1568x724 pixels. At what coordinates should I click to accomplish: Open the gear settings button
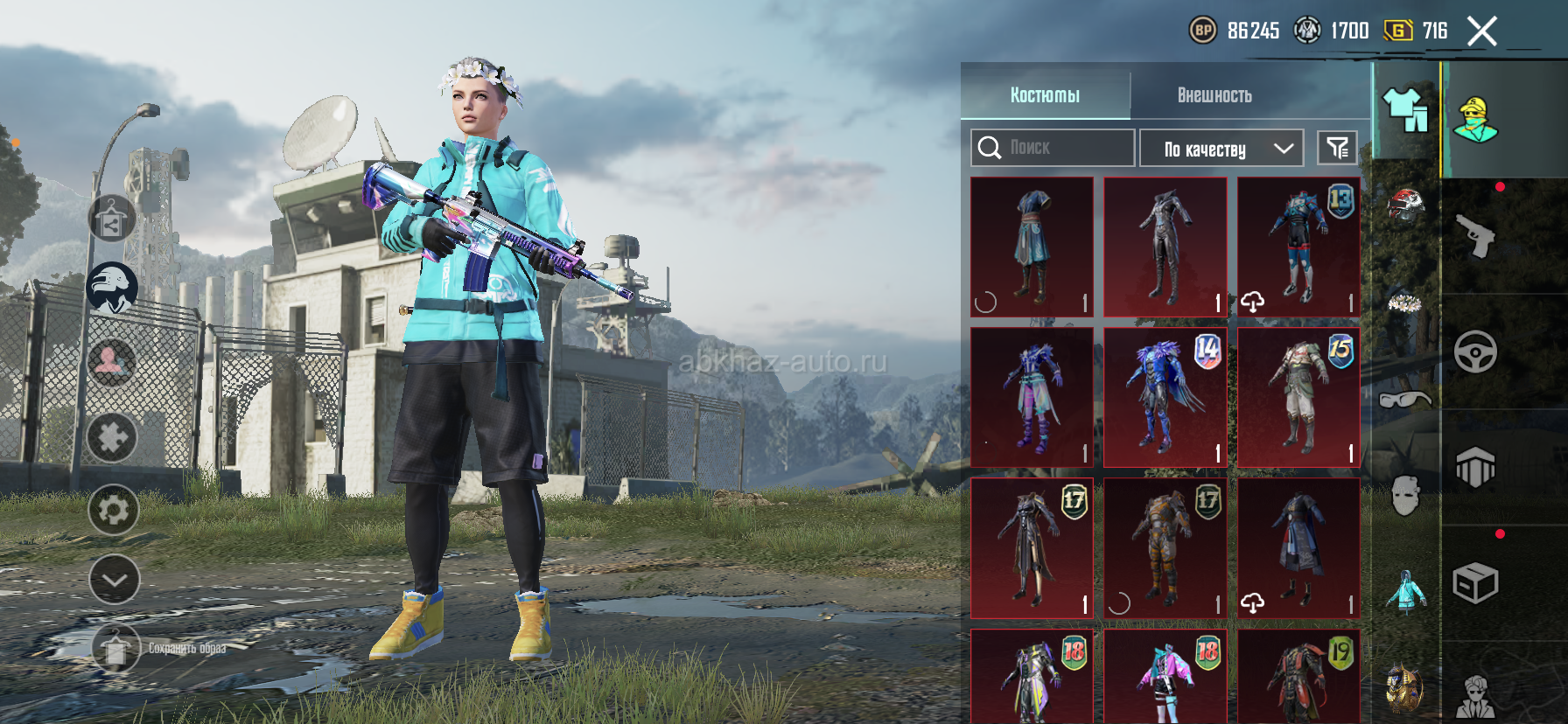coord(113,509)
